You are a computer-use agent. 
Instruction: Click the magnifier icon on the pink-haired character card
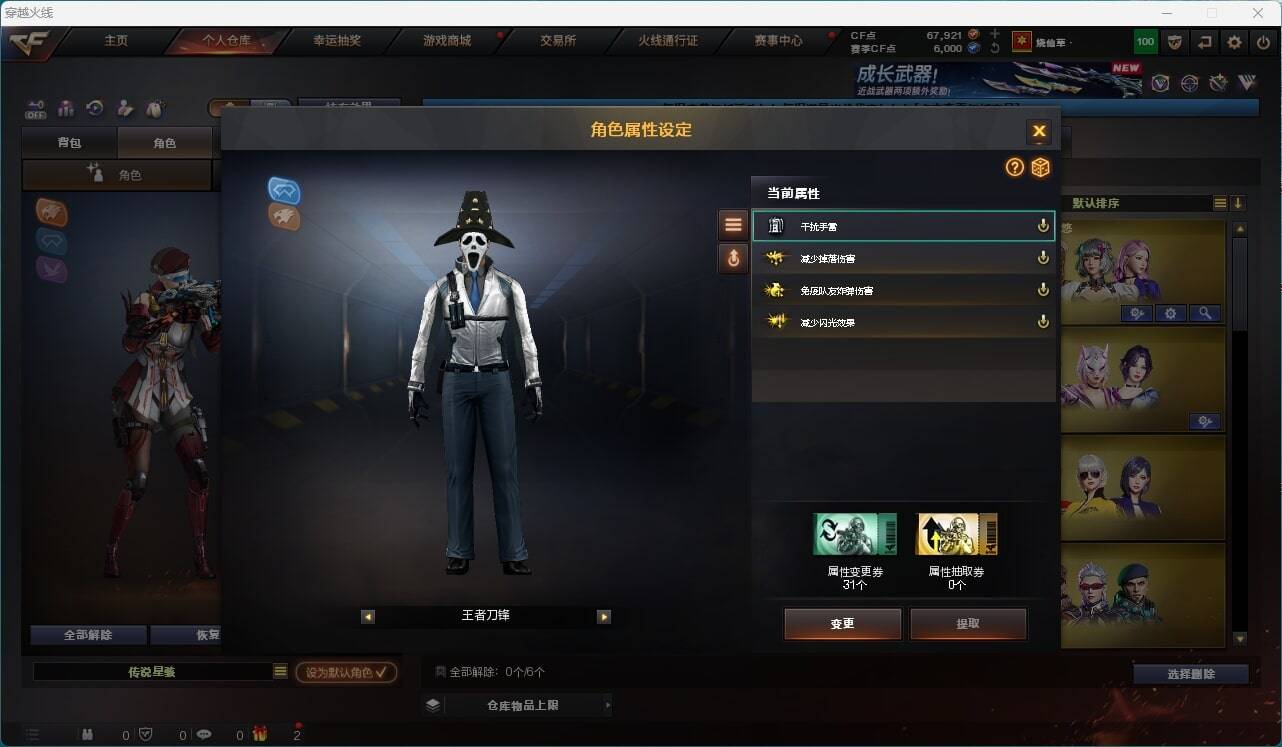coord(1205,313)
